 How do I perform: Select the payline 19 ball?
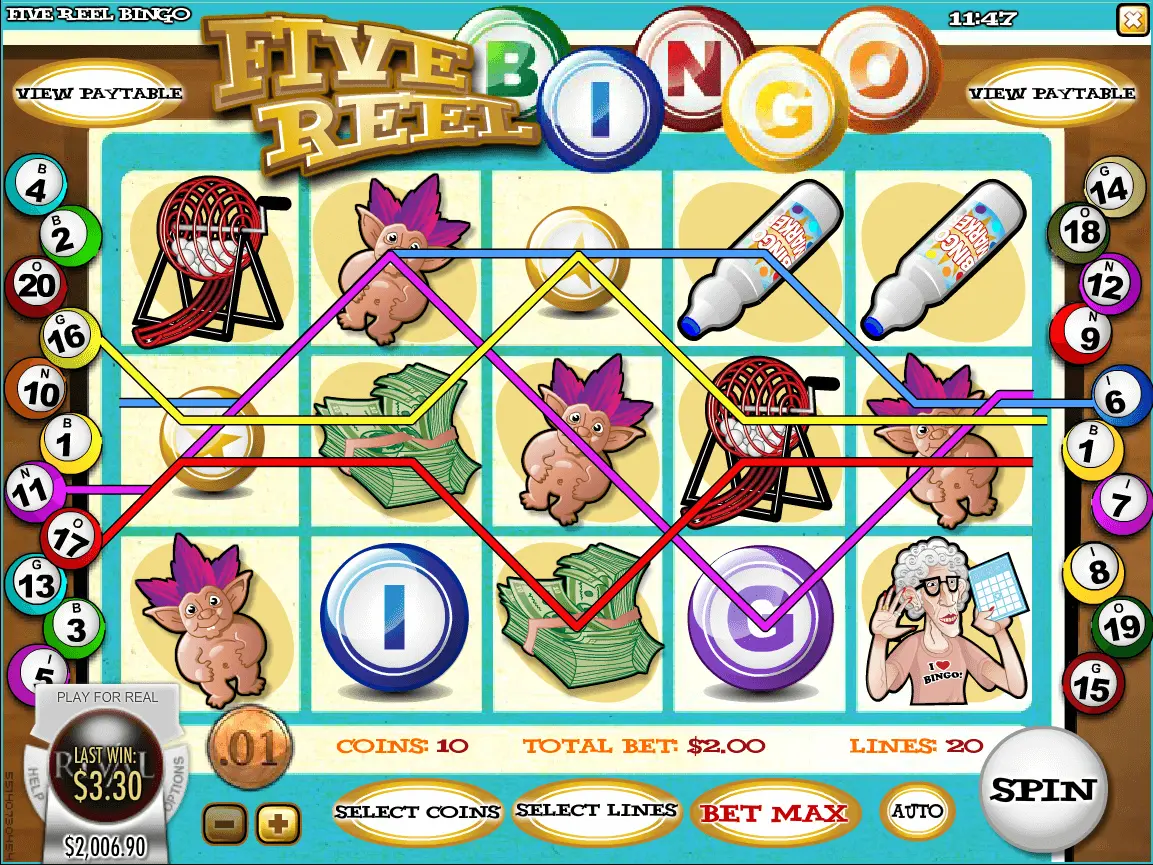(1116, 627)
